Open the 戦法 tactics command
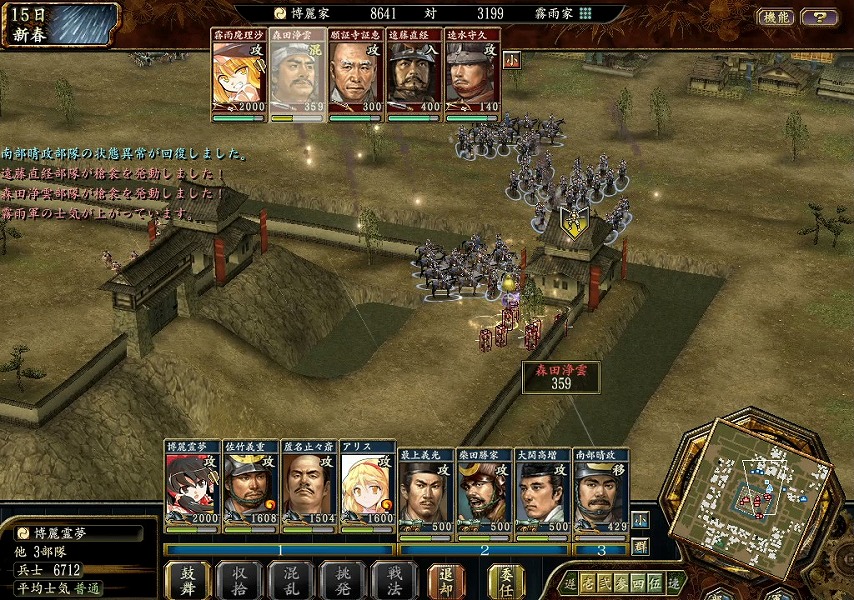 (394, 580)
